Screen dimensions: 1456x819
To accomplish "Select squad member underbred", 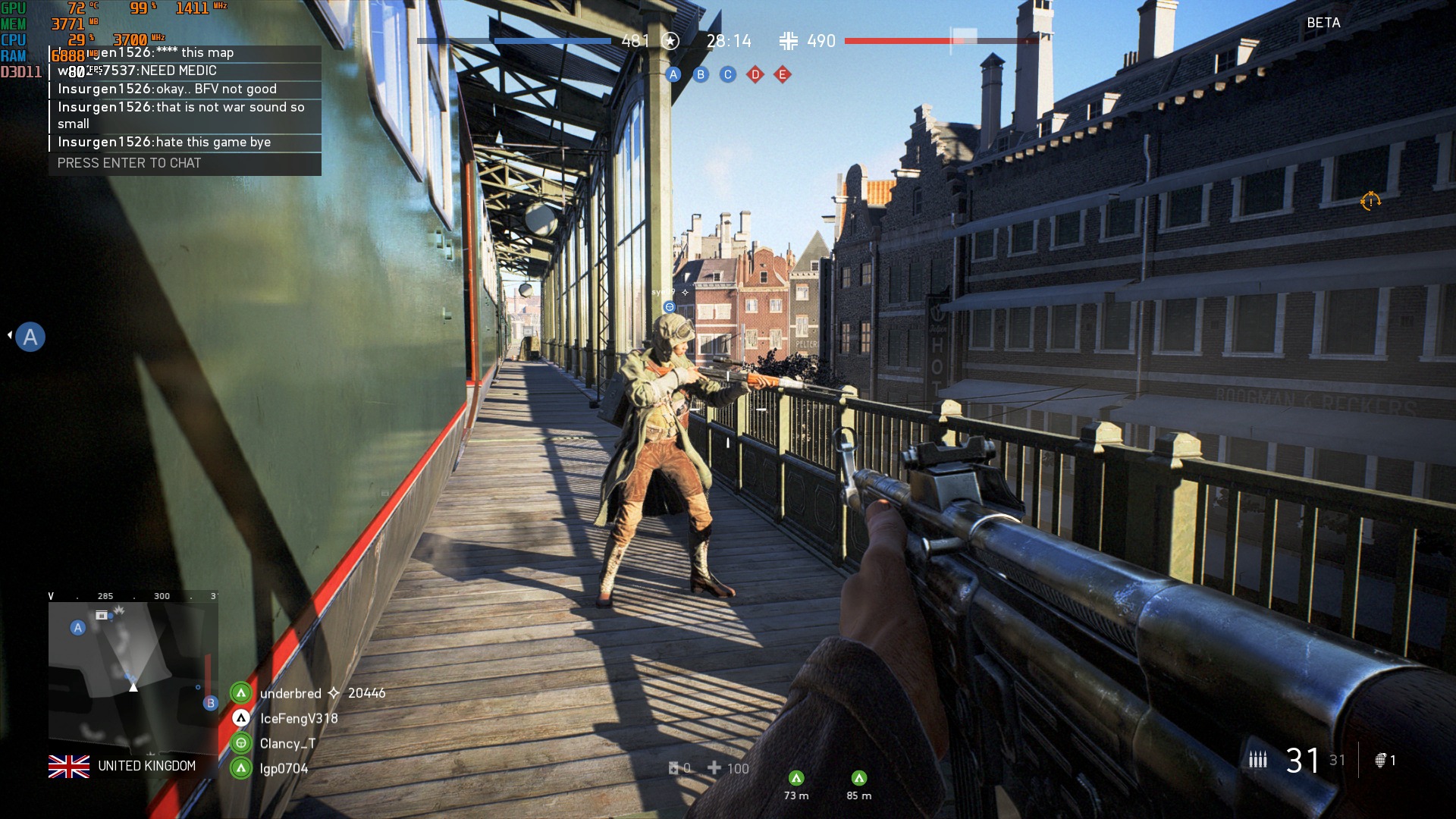I will (x=290, y=693).
